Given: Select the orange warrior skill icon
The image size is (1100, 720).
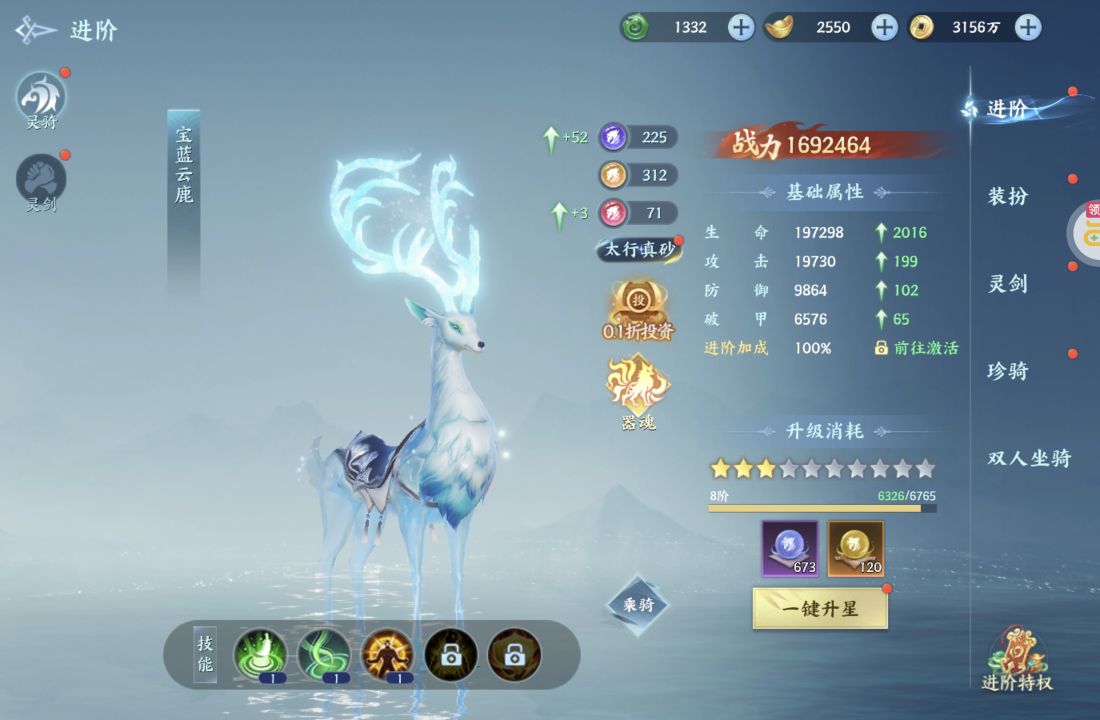Looking at the screenshot, I should click(x=388, y=655).
